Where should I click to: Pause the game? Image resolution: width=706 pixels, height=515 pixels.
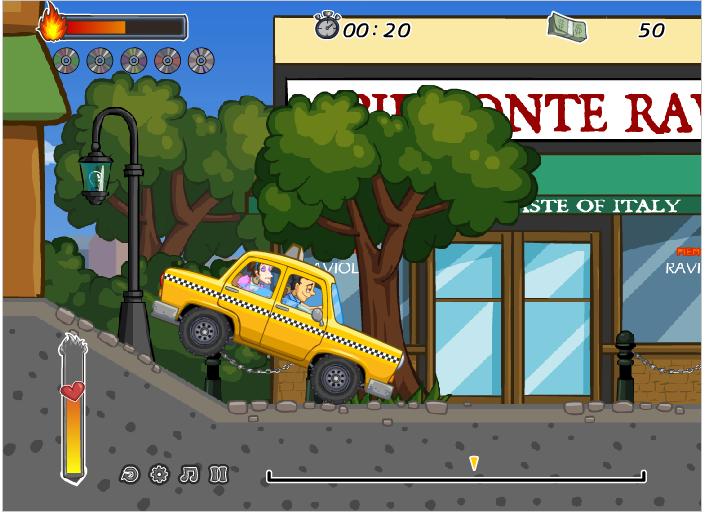pyautogui.click(x=219, y=474)
